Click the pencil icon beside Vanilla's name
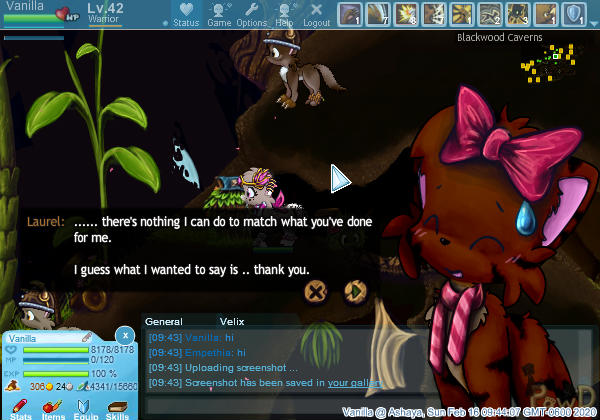The width and height of the screenshot is (600, 420). [x=86, y=339]
